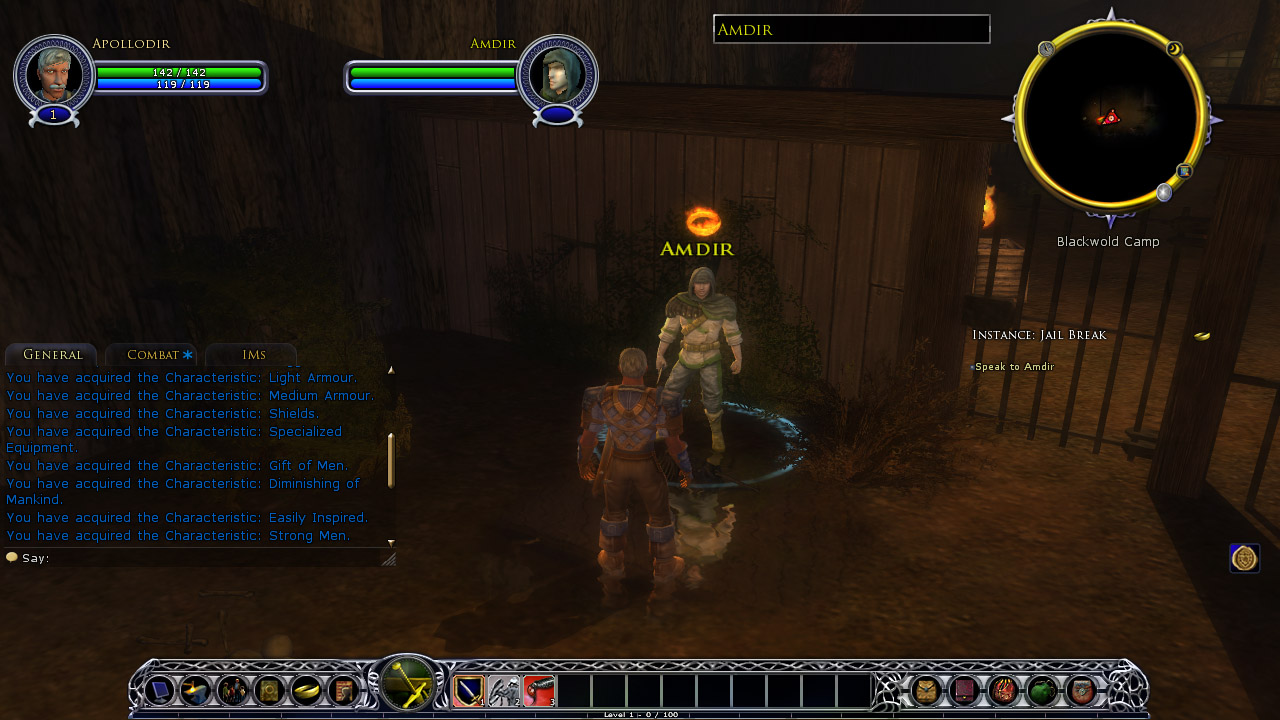Open the map icon on the minimap ring

click(x=1184, y=171)
